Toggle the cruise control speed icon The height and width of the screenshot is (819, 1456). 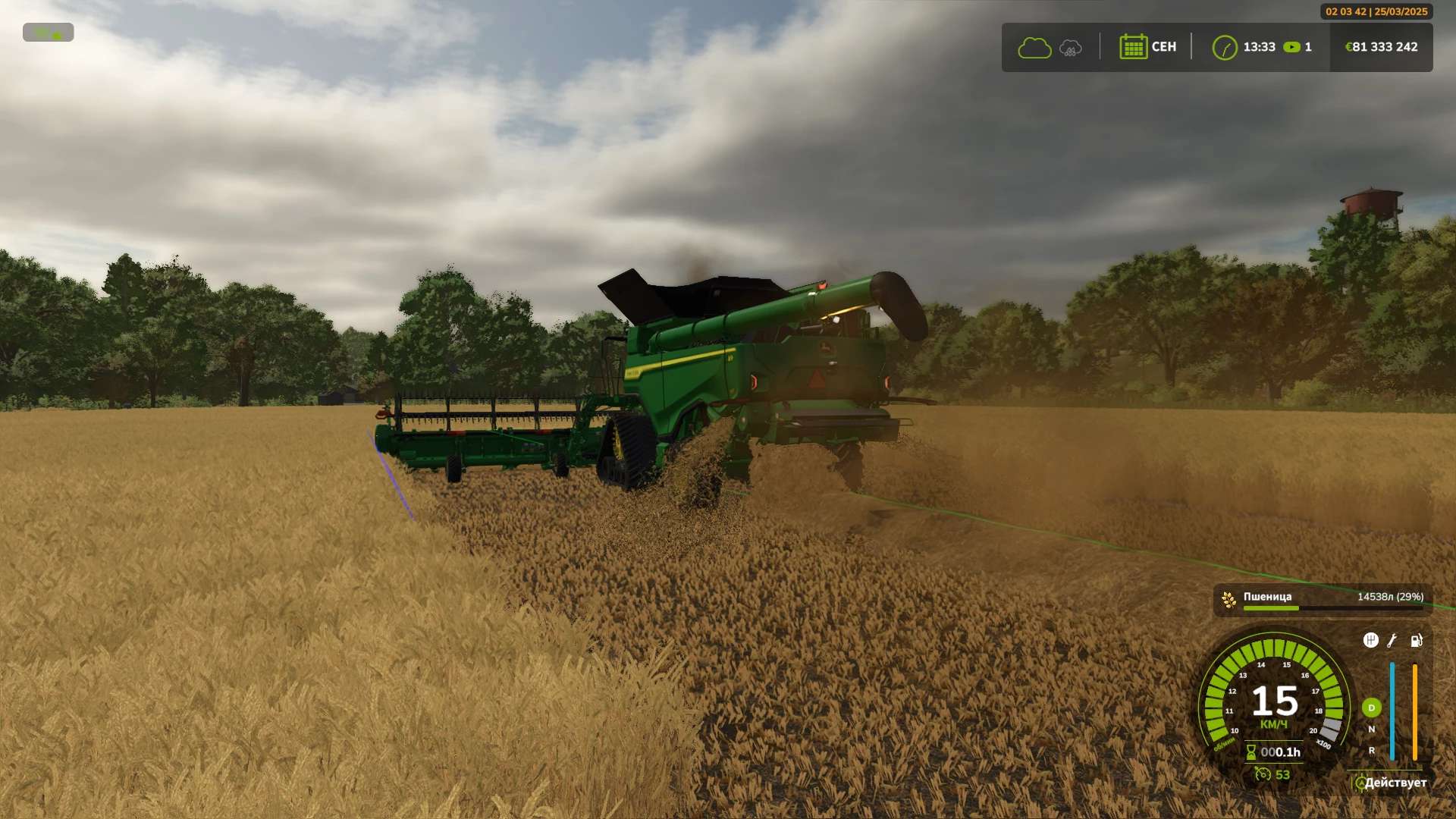tap(1263, 774)
